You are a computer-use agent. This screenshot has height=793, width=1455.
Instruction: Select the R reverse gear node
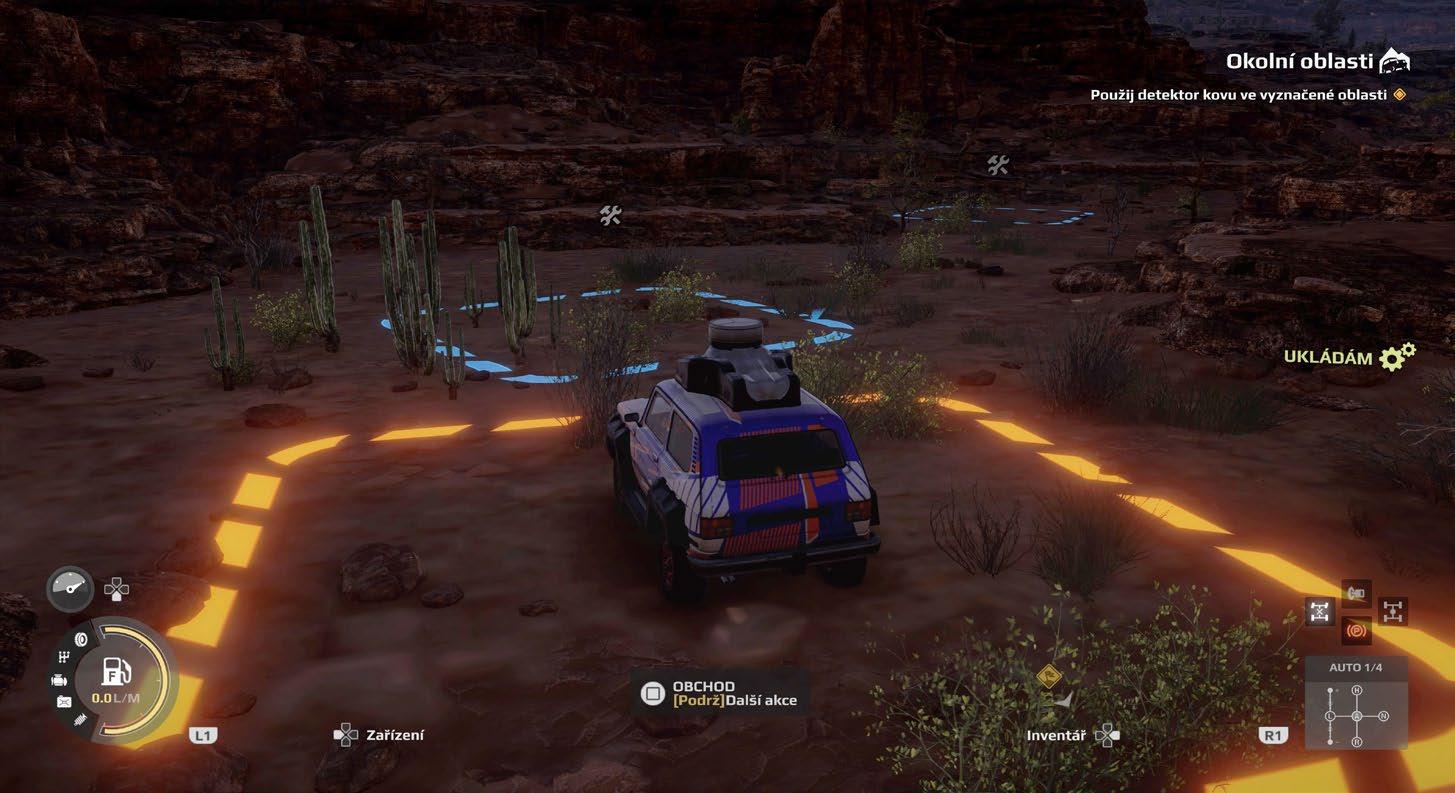click(x=1357, y=741)
